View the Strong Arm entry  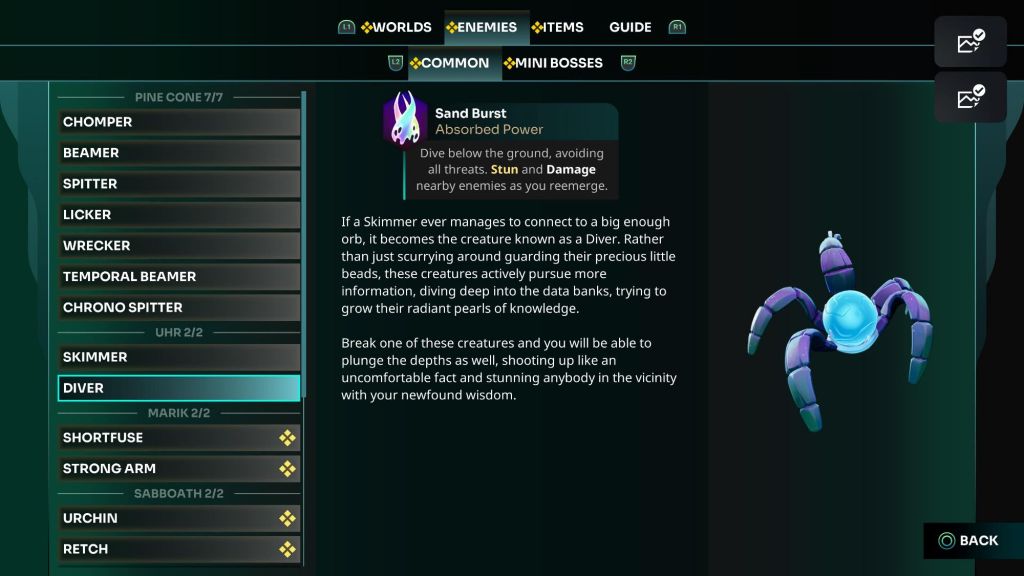pyautogui.click(x=179, y=469)
